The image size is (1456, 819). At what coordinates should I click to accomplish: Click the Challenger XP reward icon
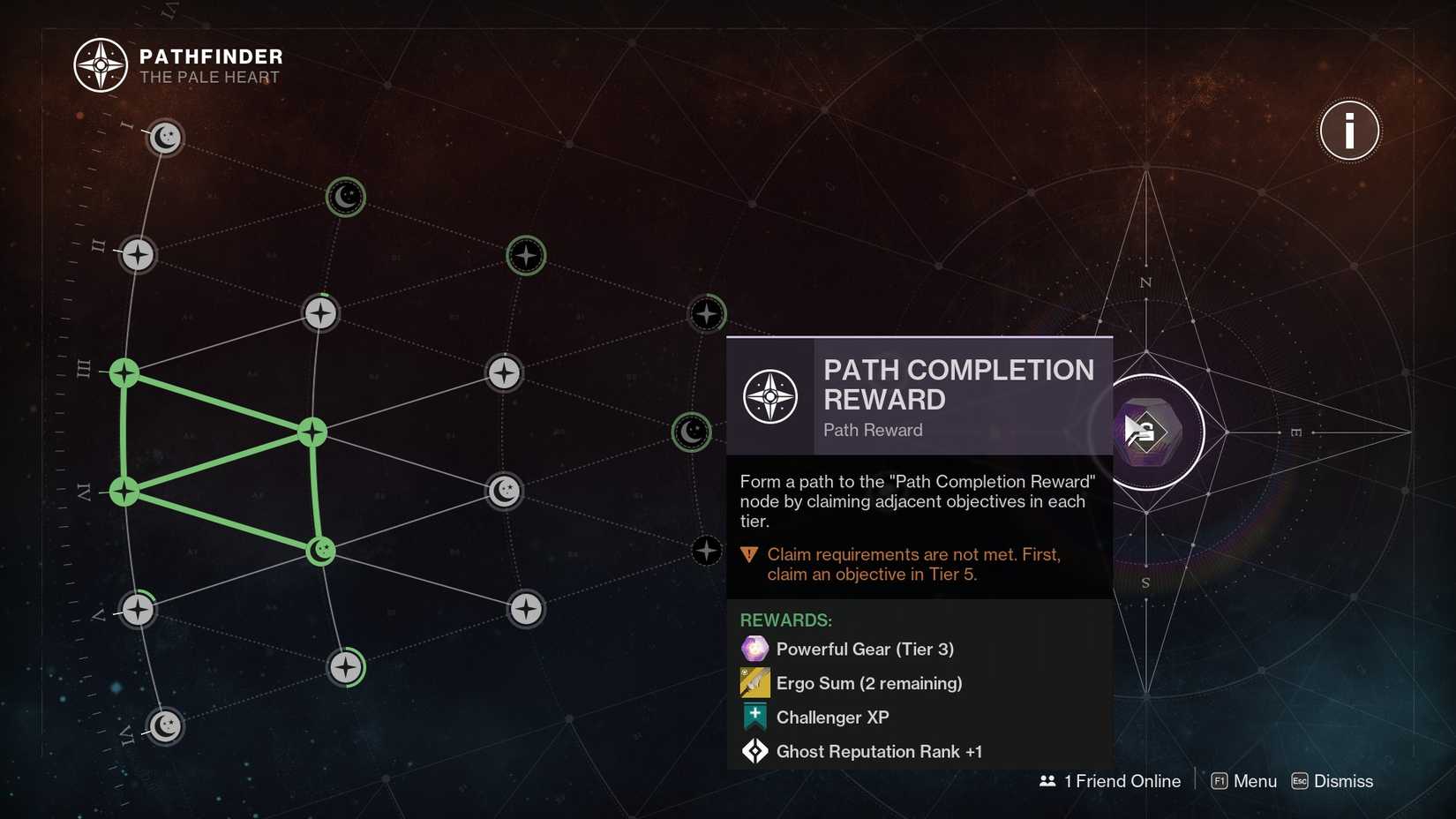tap(754, 717)
